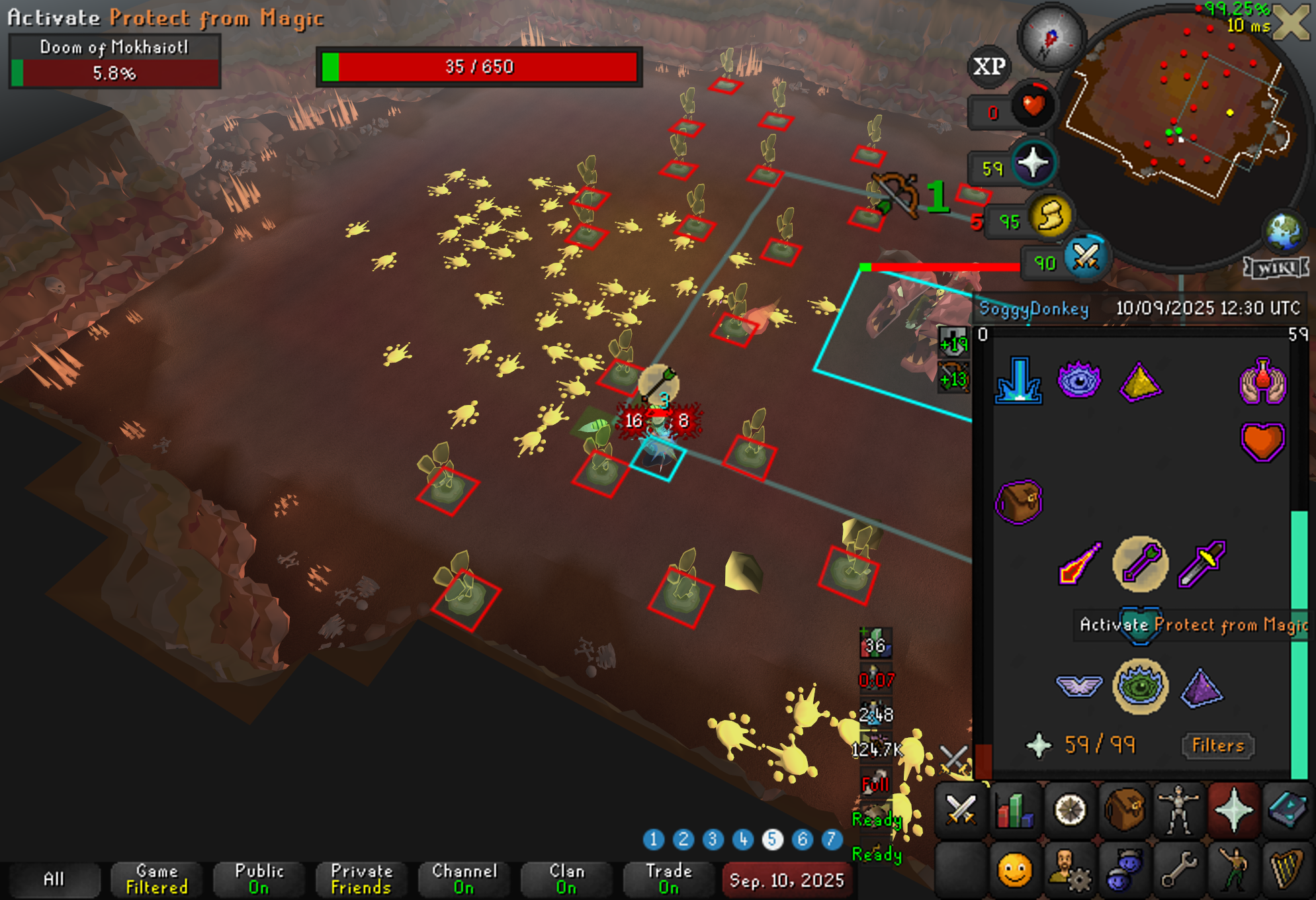This screenshot has height=900, width=1316.
Task: Use the special attack orb
Action: (1085, 258)
